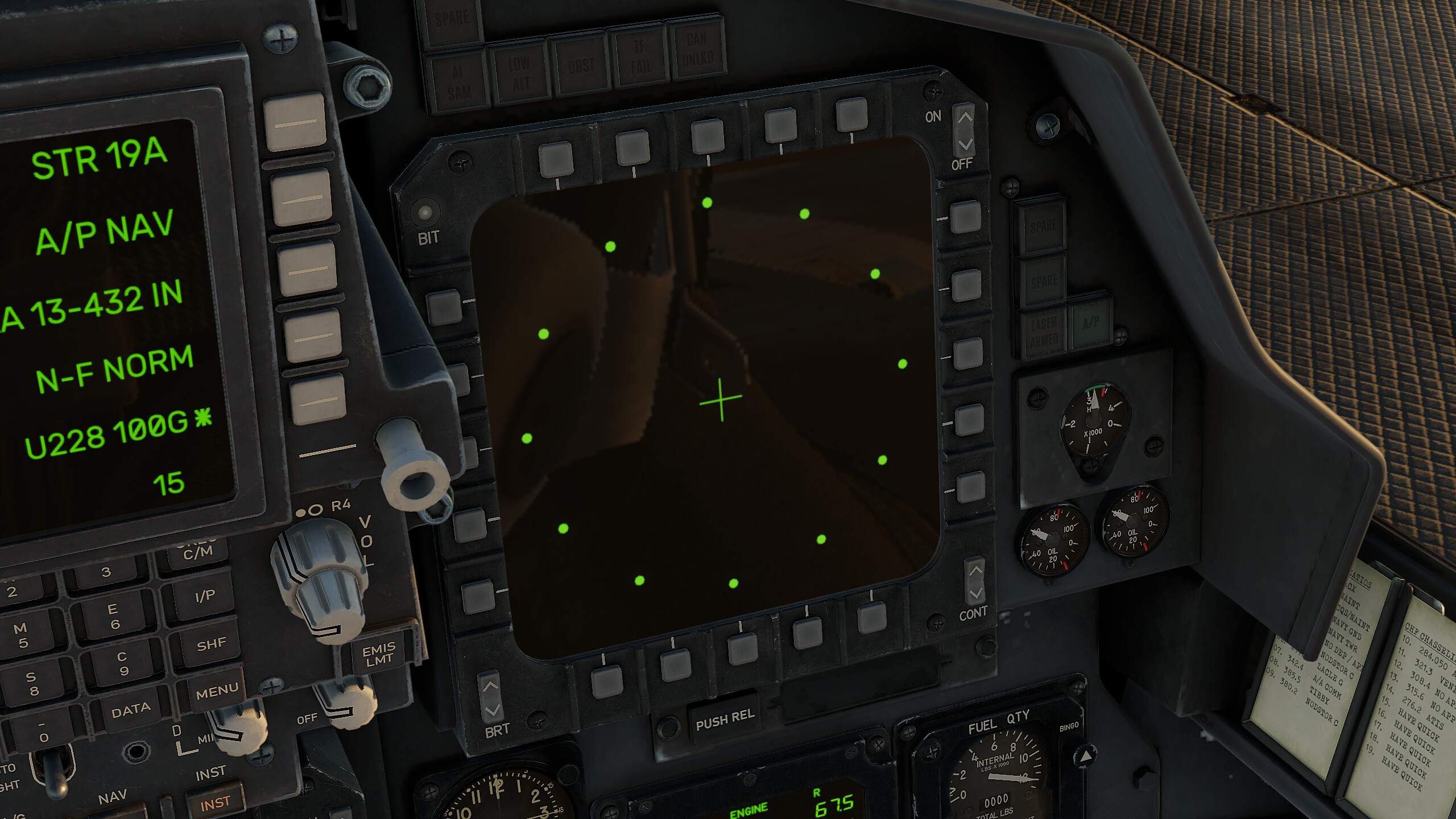
Task: Activate the I/P key on the UFC
Action: pyautogui.click(x=204, y=596)
